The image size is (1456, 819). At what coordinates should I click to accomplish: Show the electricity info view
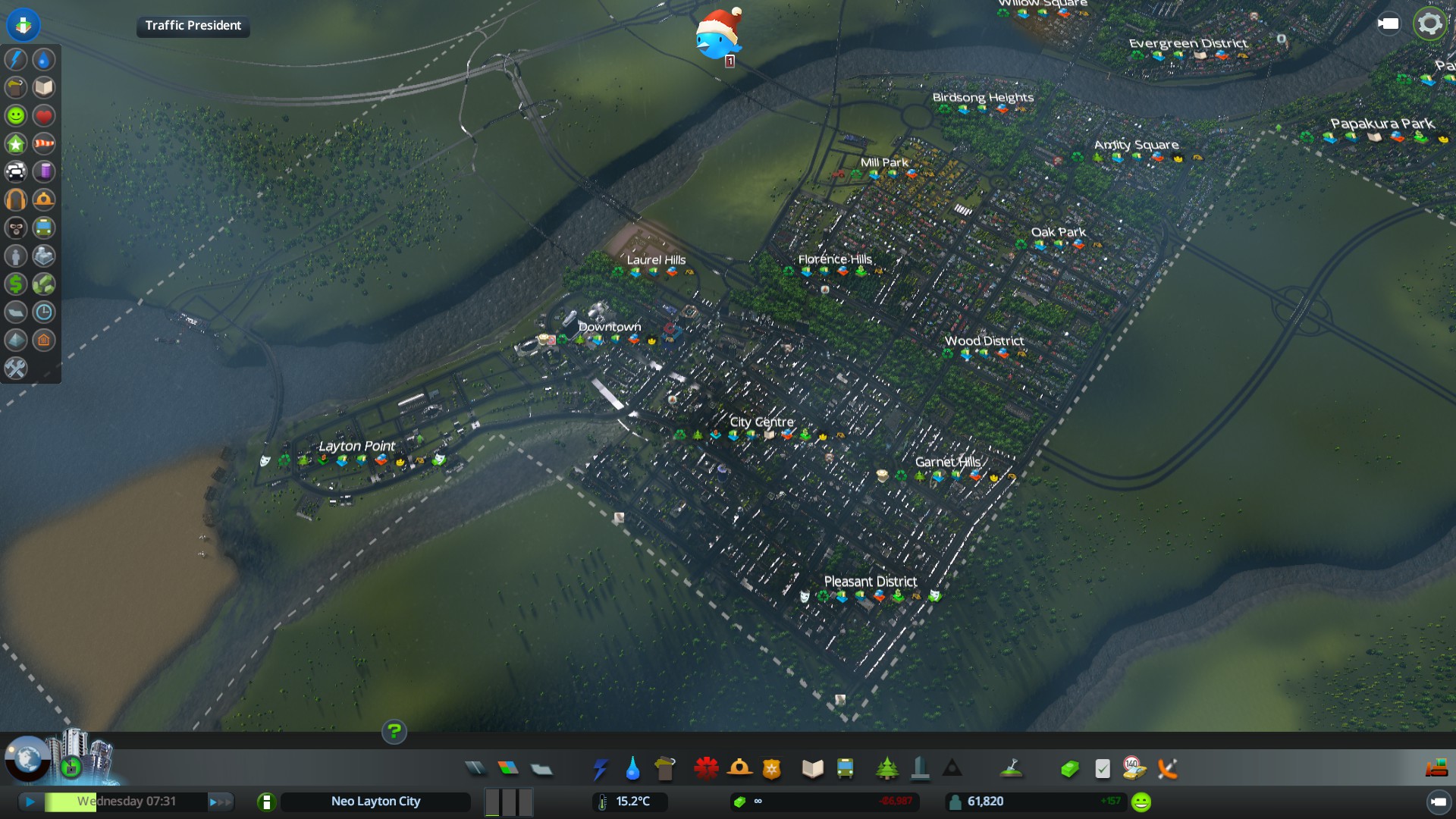pos(16,59)
